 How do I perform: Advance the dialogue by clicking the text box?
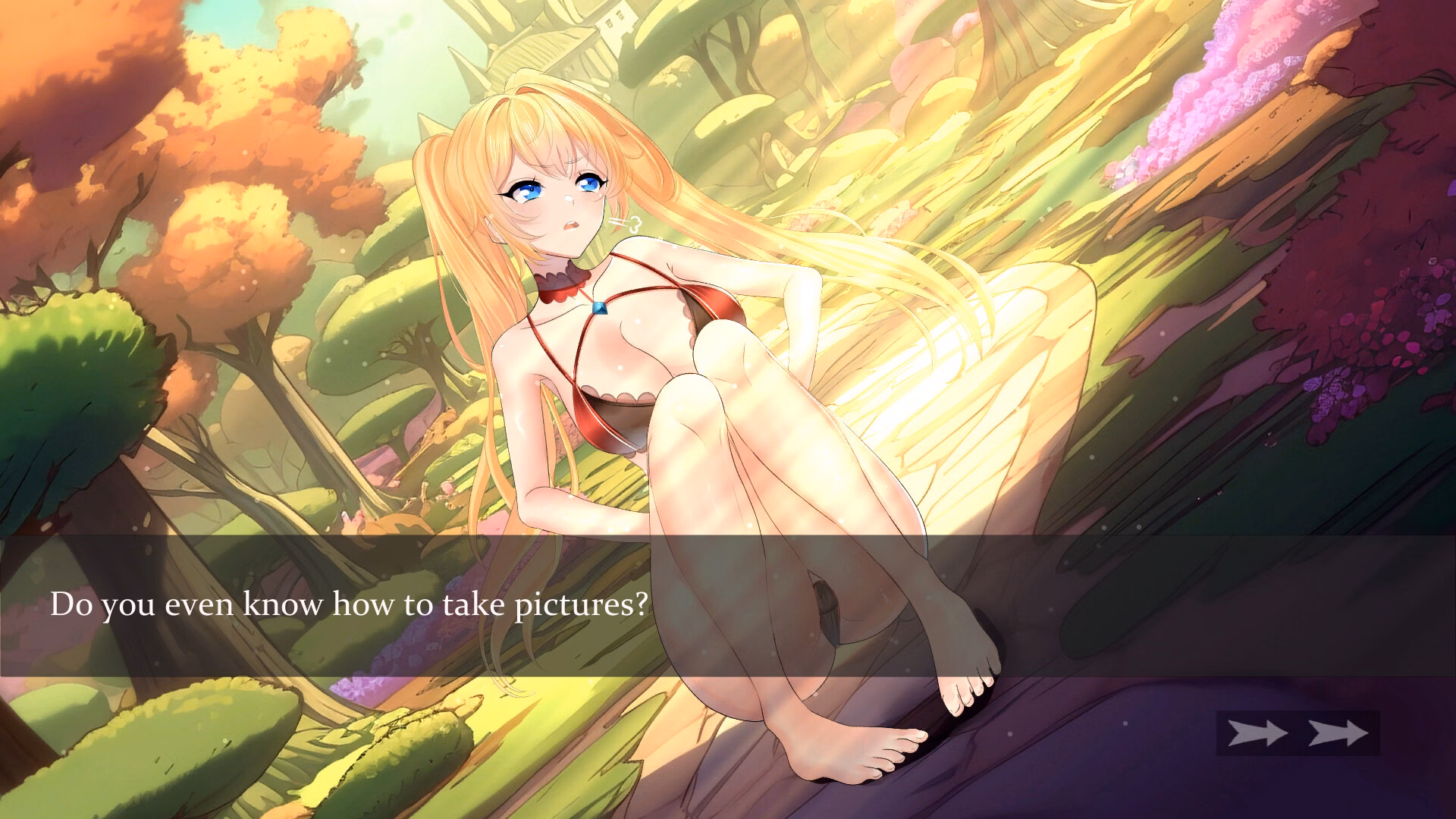(x=728, y=605)
